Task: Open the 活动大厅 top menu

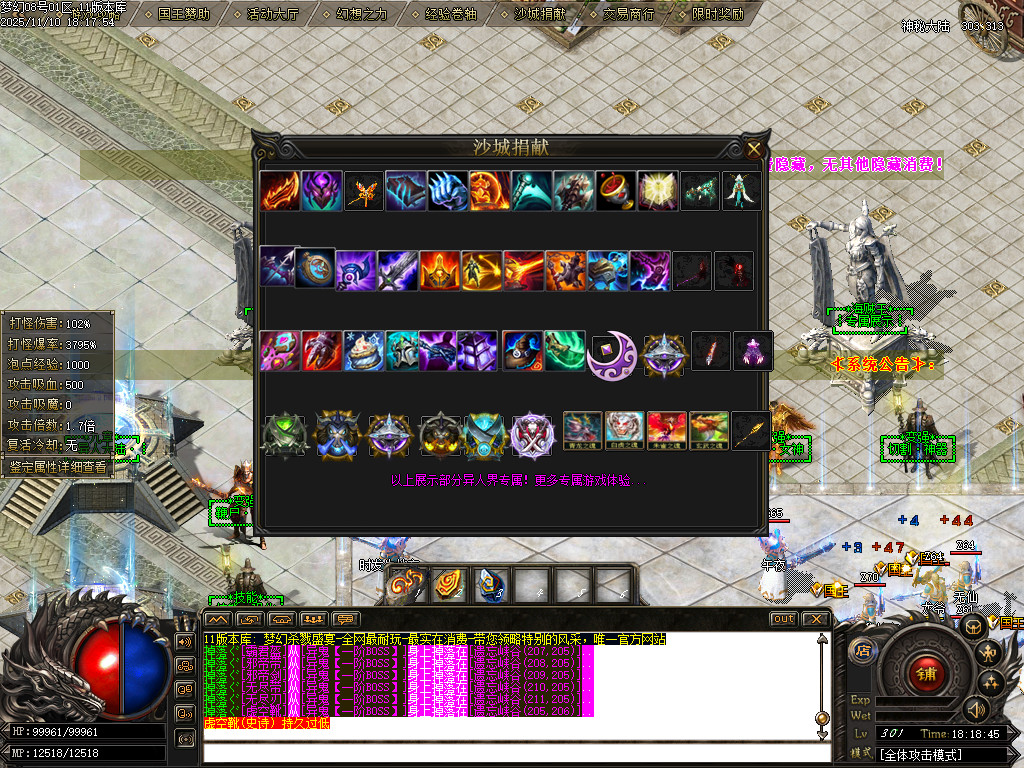Action: coord(273,14)
